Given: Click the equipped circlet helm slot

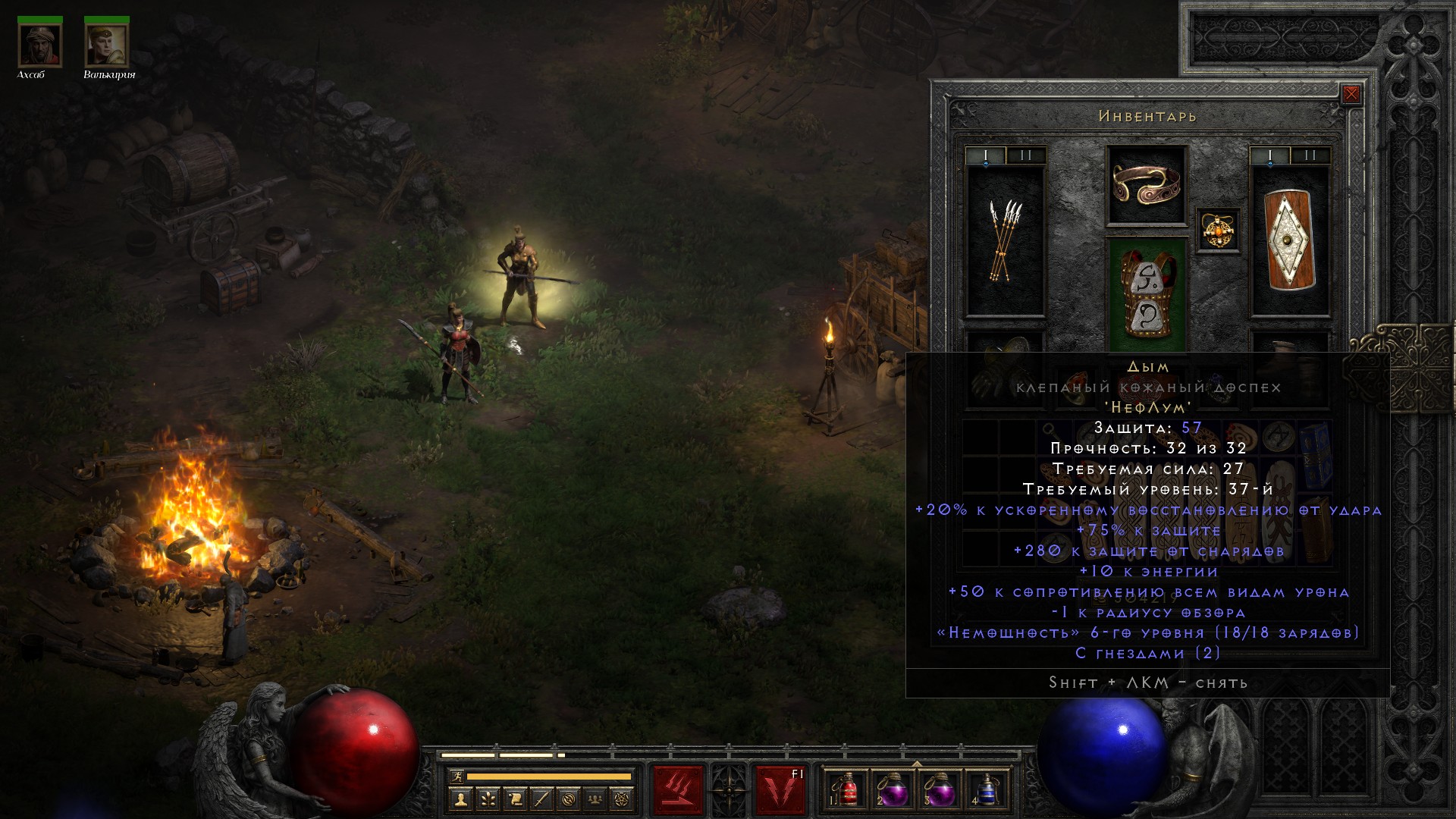Looking at the screenshot, I should (x=1146, y=185).
